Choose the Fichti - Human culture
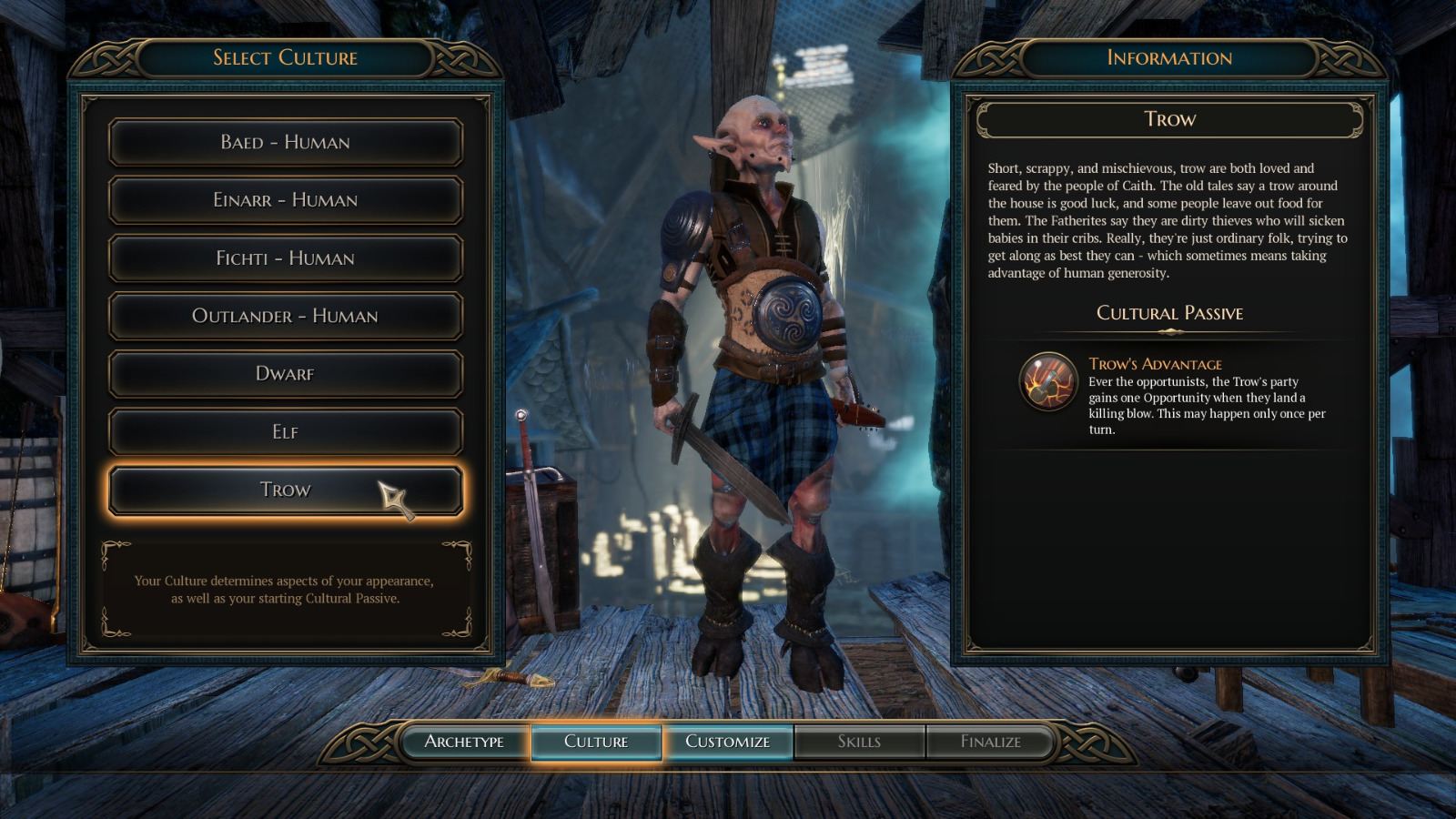Viewport: 1456px width, 819px height. pyautogui.click(x=285, y=258)
